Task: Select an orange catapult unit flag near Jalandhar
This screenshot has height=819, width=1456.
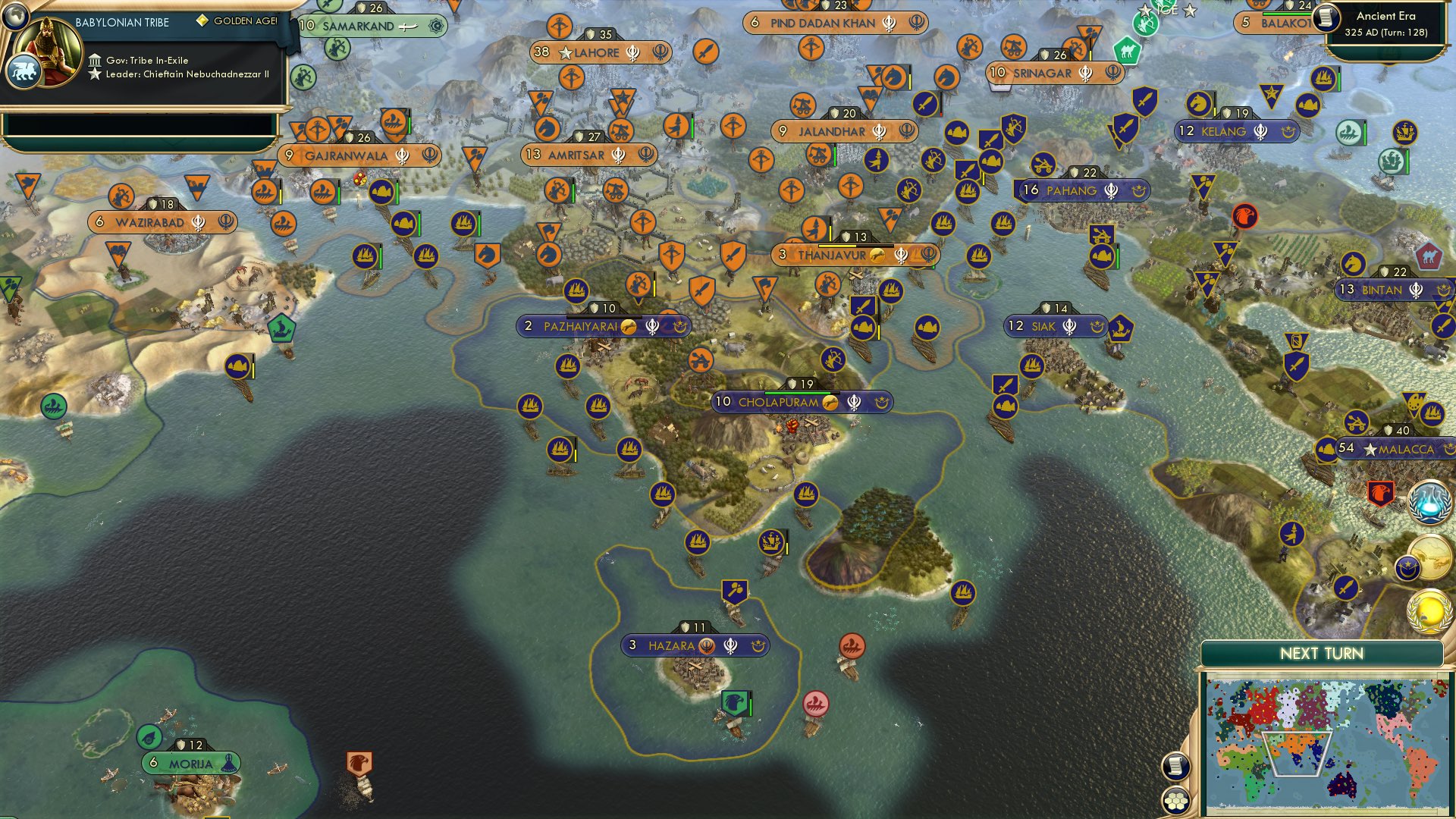Action: coord(818,155)
